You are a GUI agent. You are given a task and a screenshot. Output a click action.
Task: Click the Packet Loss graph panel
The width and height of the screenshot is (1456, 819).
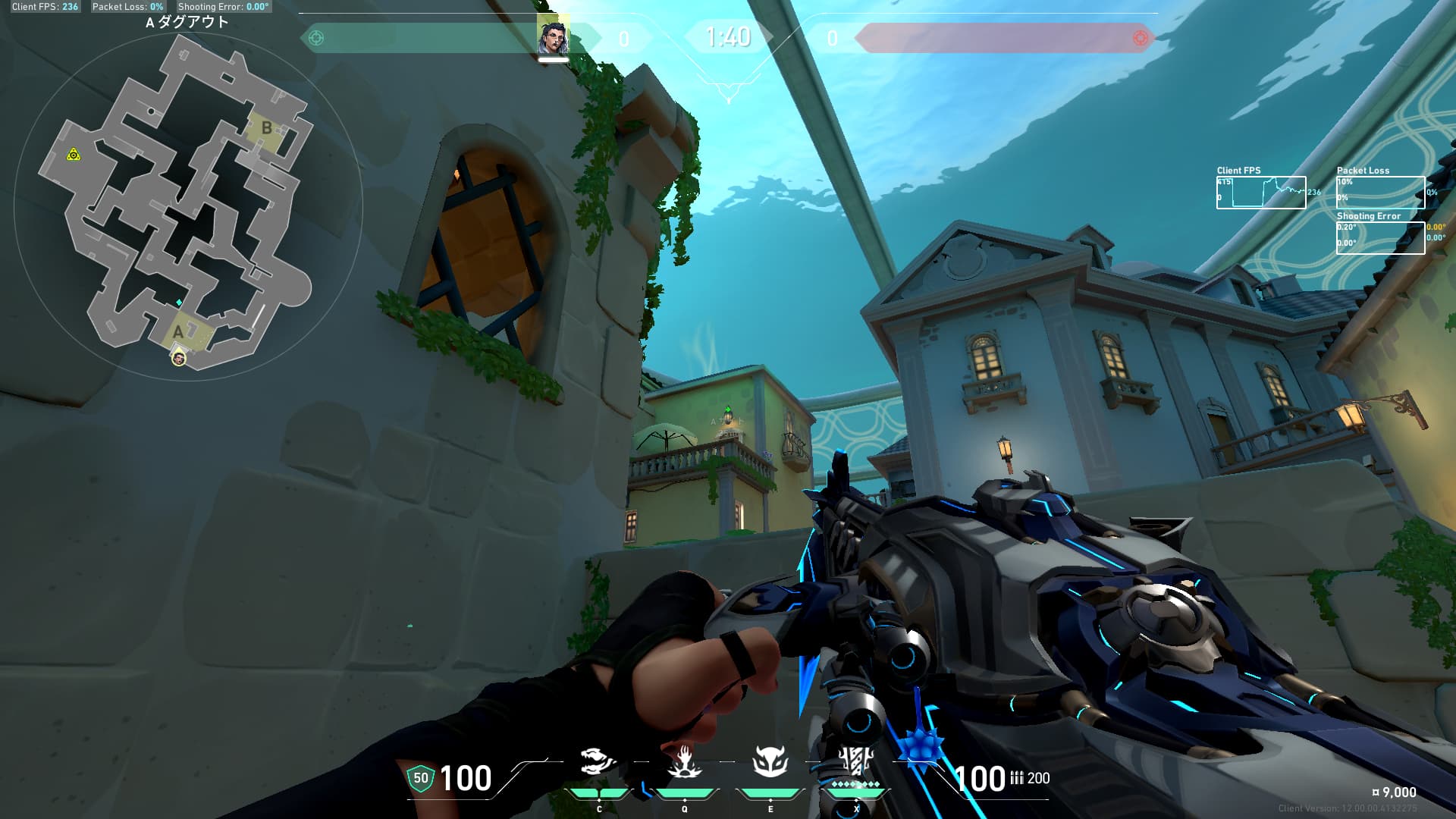[1380, 193]
